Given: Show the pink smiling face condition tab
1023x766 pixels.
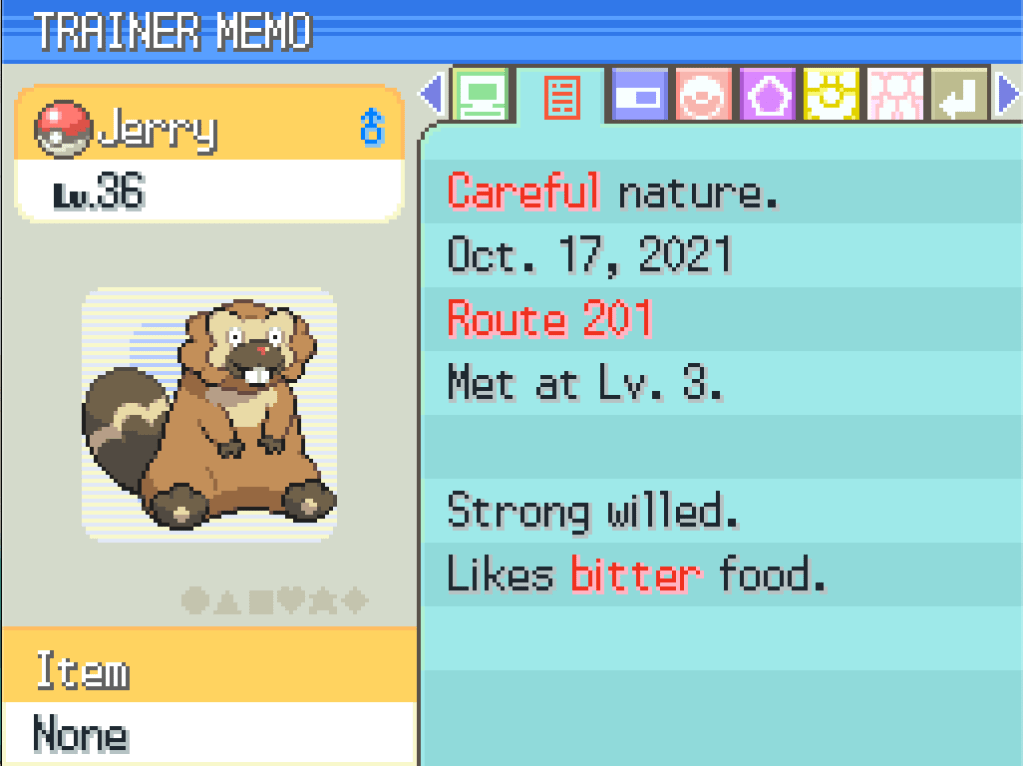Looking at the screenshot, I should click(703, 96).
